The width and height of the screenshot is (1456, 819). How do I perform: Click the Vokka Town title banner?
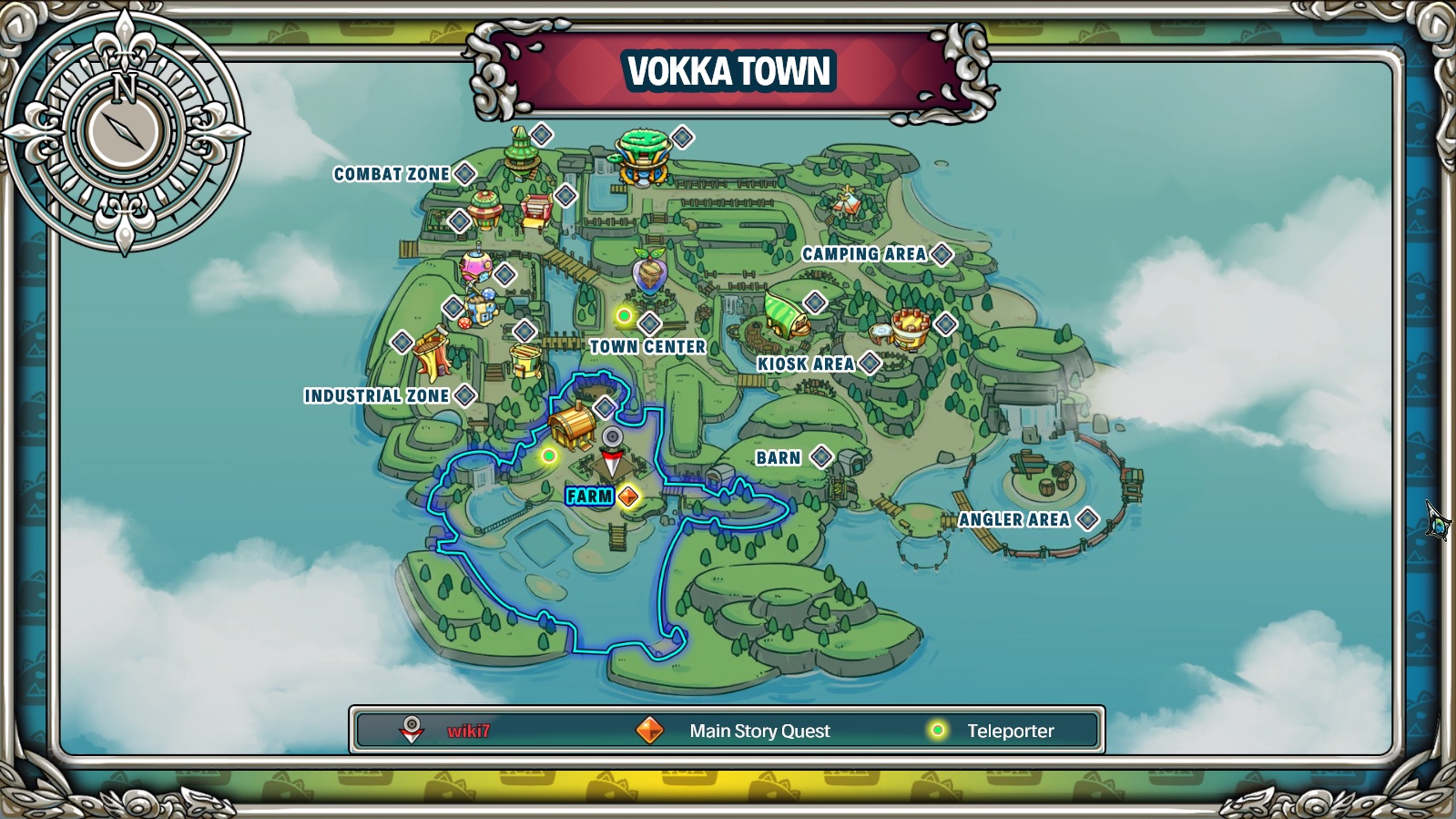tap(727, 70)
